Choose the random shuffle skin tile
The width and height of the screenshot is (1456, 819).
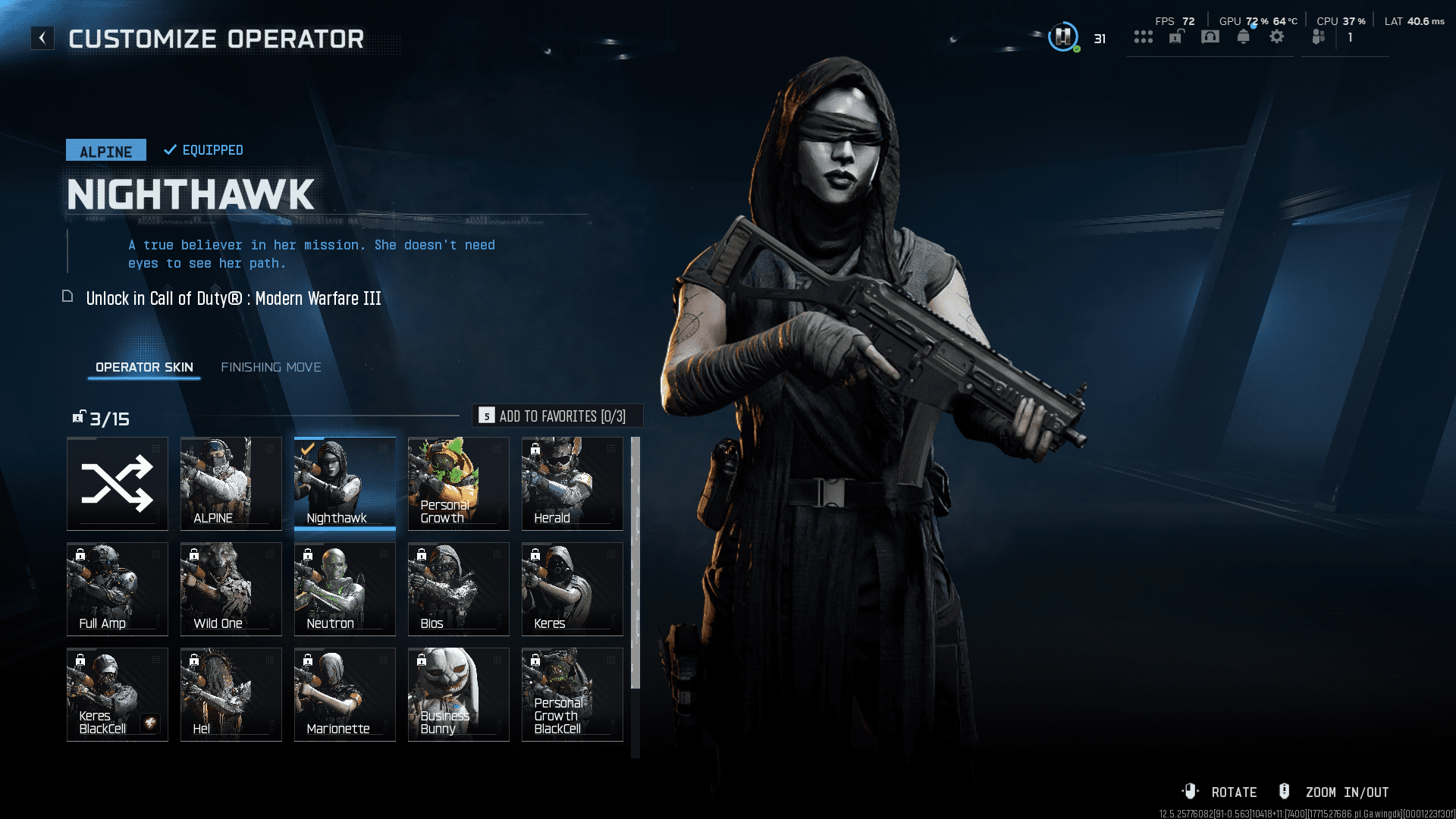(118, 484)
